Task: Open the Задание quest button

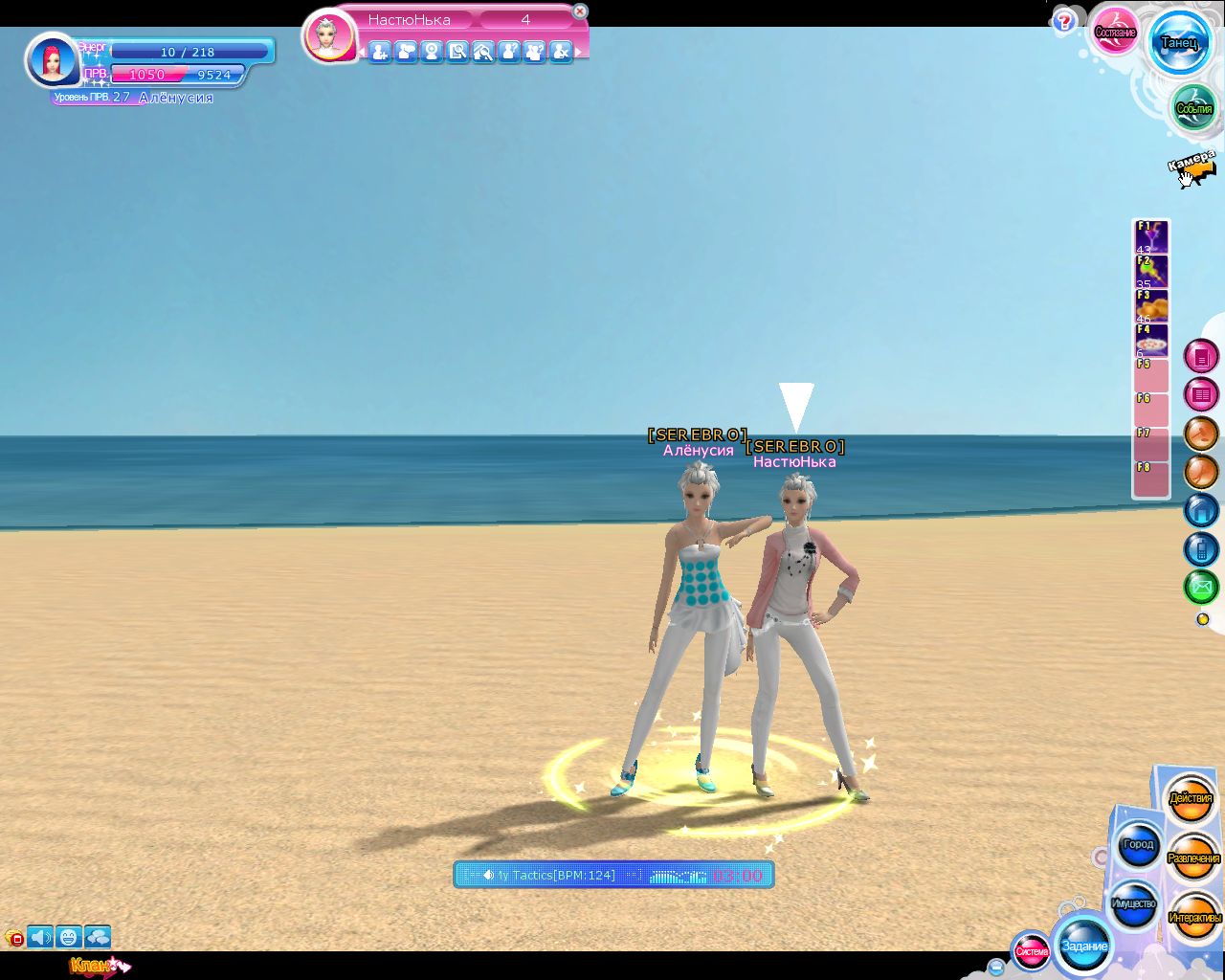Action: point(1084,946)
